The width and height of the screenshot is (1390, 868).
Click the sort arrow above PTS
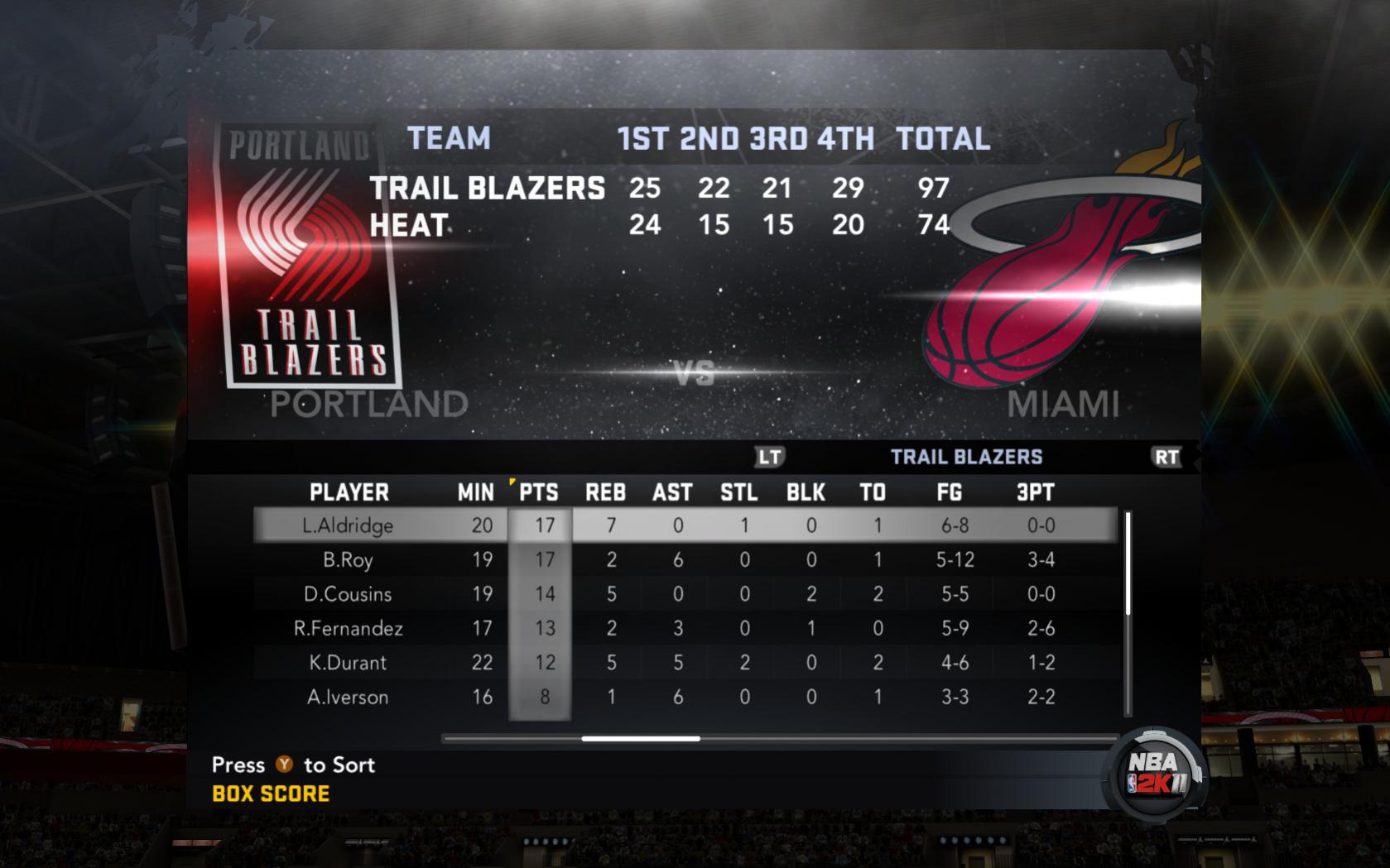512,482
